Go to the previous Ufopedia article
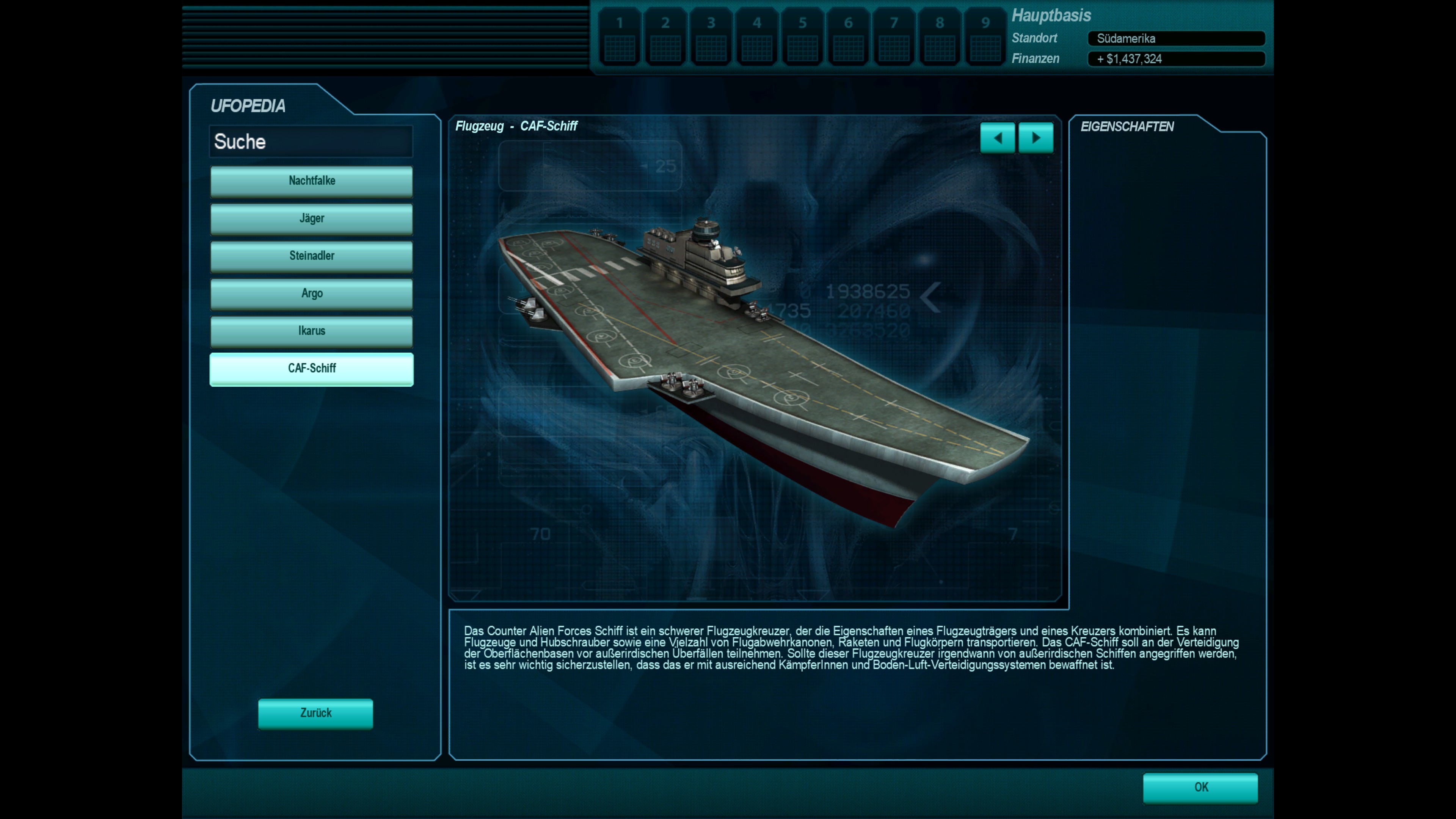The image size is (1456, 819). [x=997, y=138]
